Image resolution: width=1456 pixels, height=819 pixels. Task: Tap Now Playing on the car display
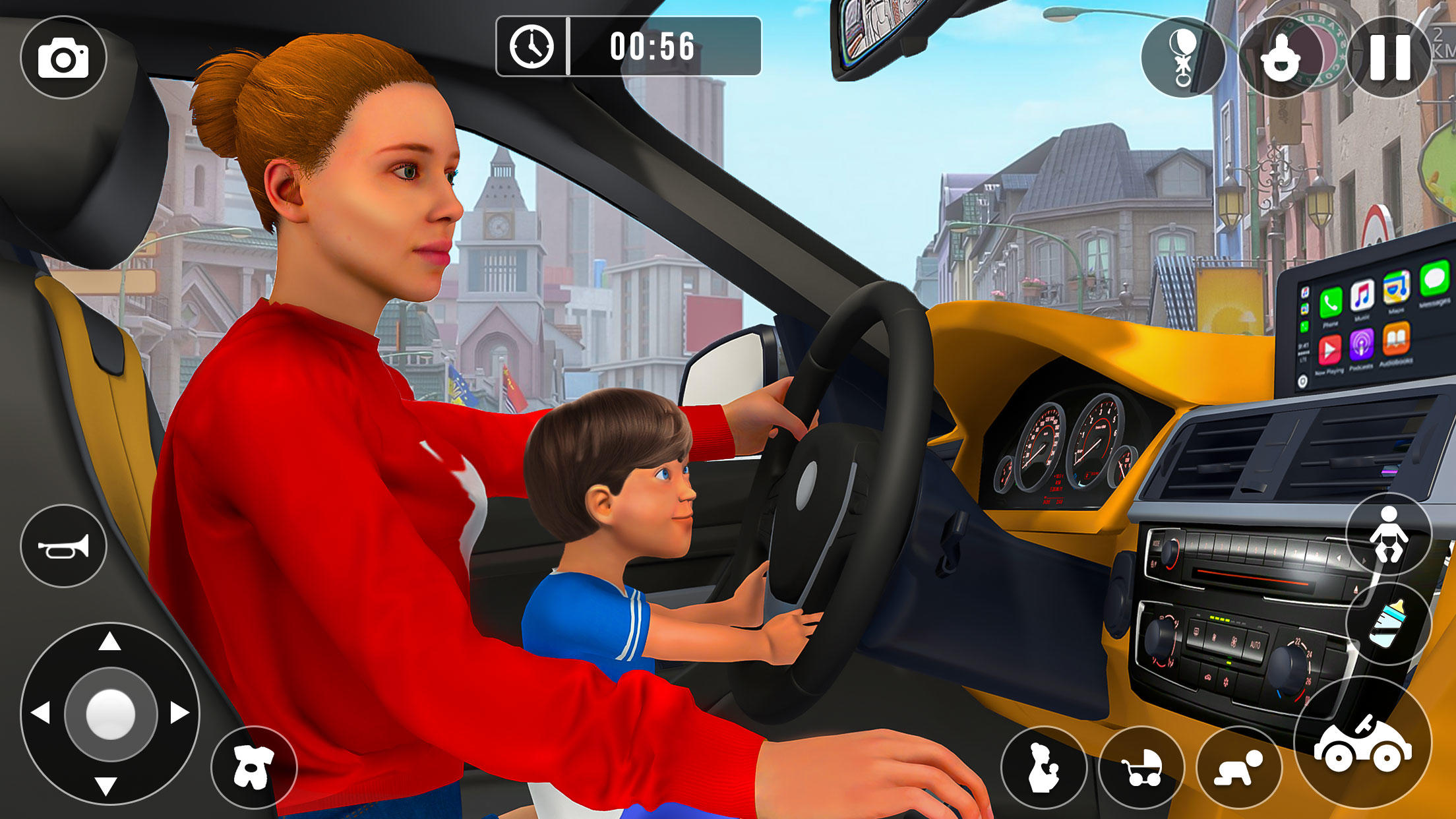tap(1330, 349)
